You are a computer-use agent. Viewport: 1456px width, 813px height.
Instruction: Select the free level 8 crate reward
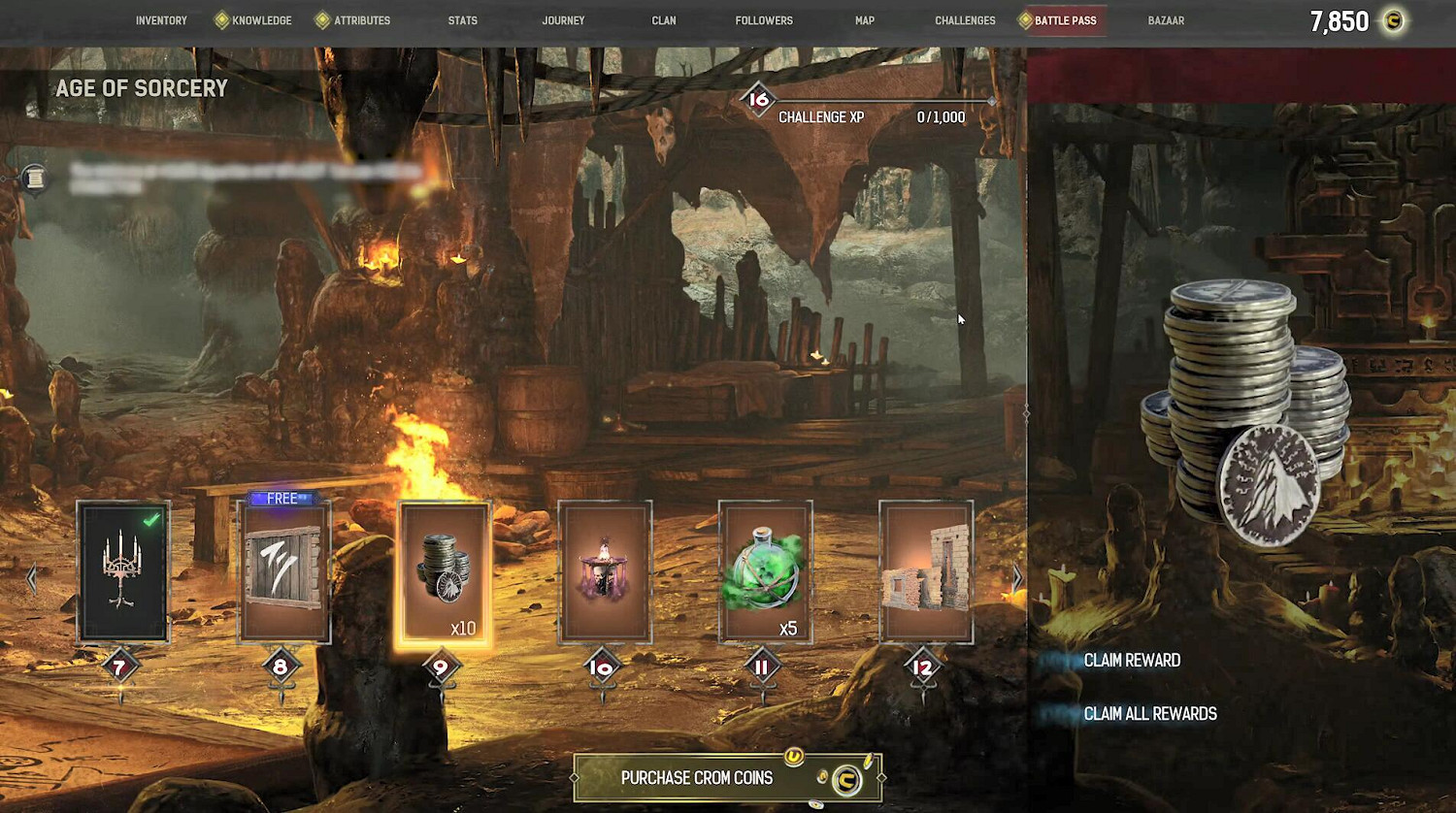click(283, 571)
